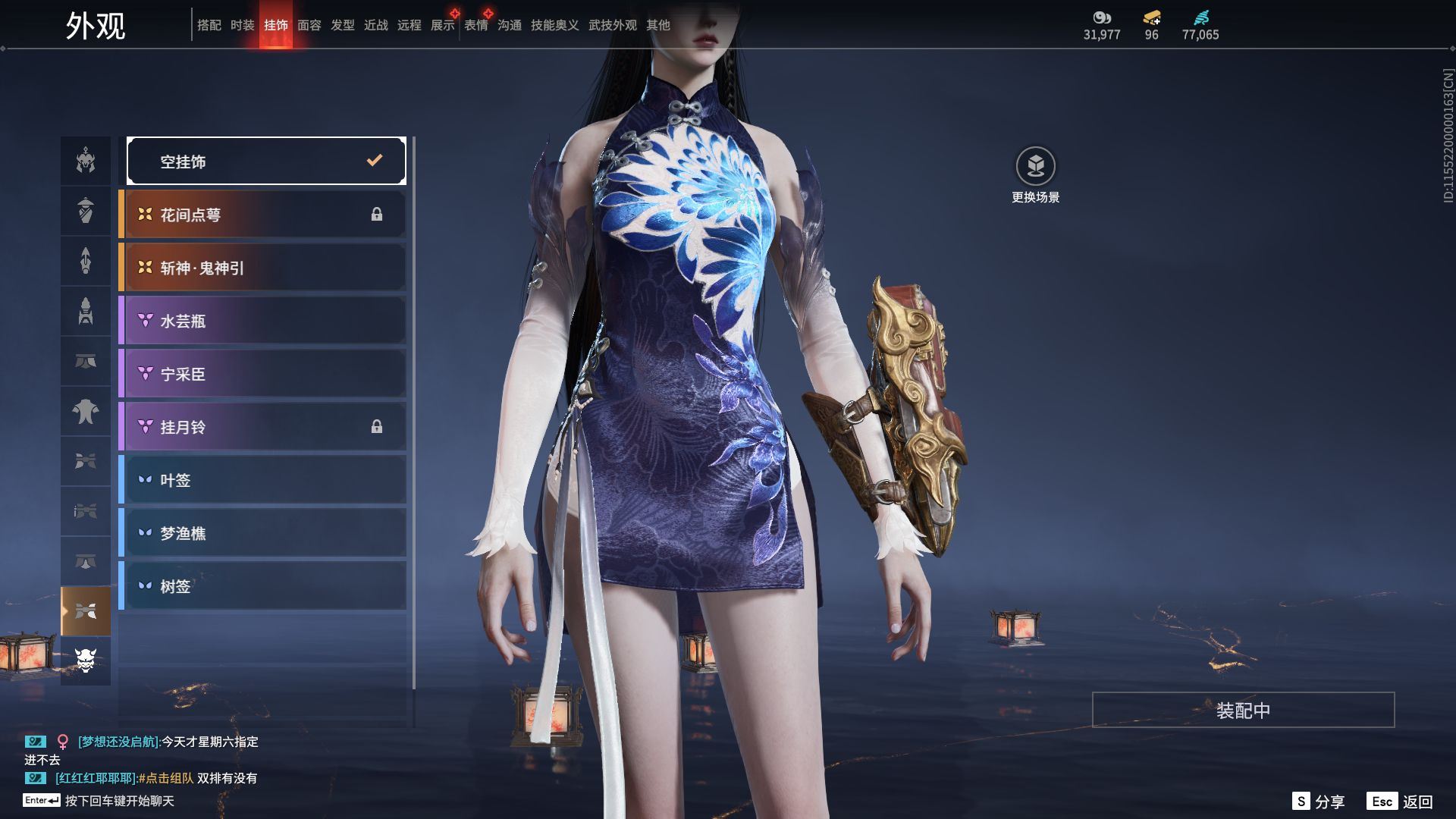Switch to the 时装 tab
The width and height of the screenshot is (1456, 819).
coord(242,26)
